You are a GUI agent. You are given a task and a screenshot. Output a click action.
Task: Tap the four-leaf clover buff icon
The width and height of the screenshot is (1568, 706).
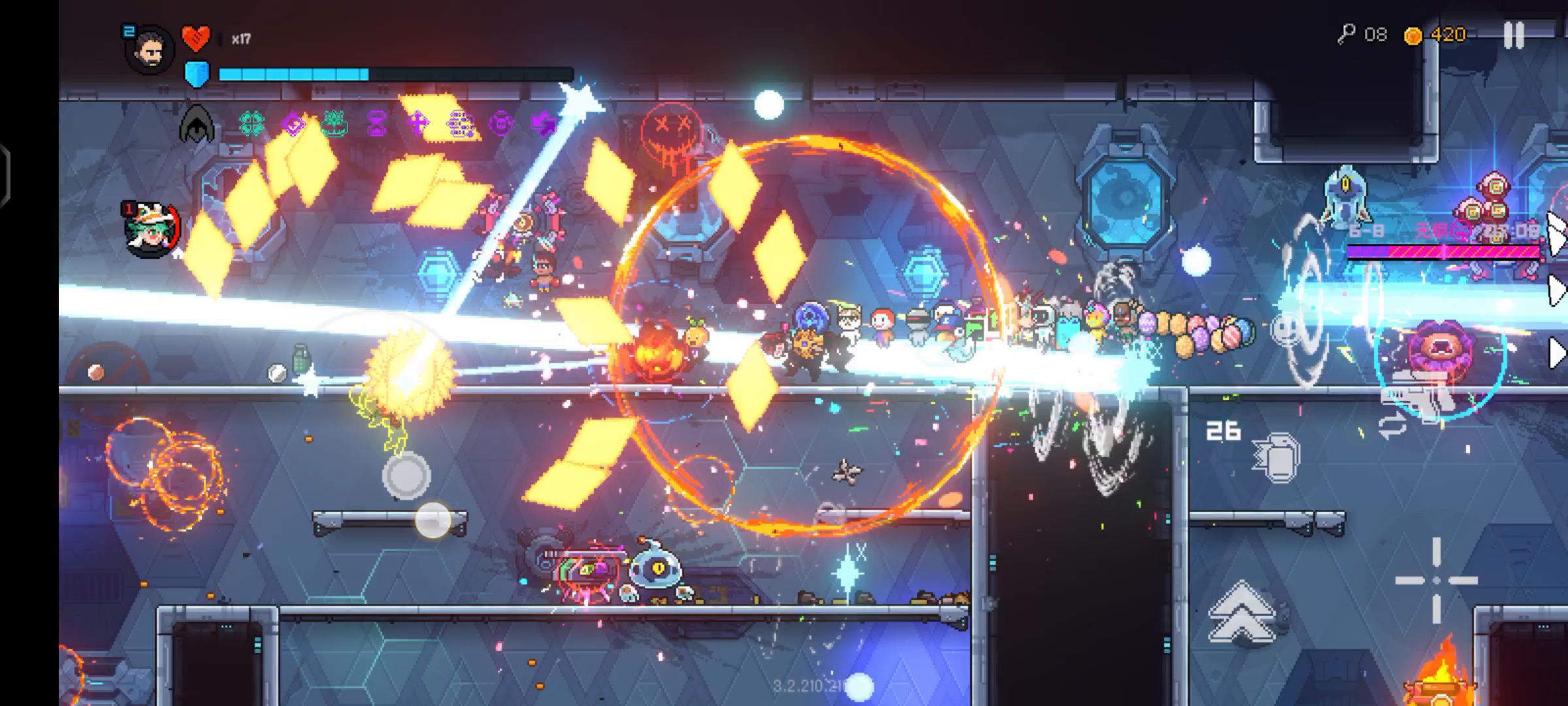(x=252, y=122)
